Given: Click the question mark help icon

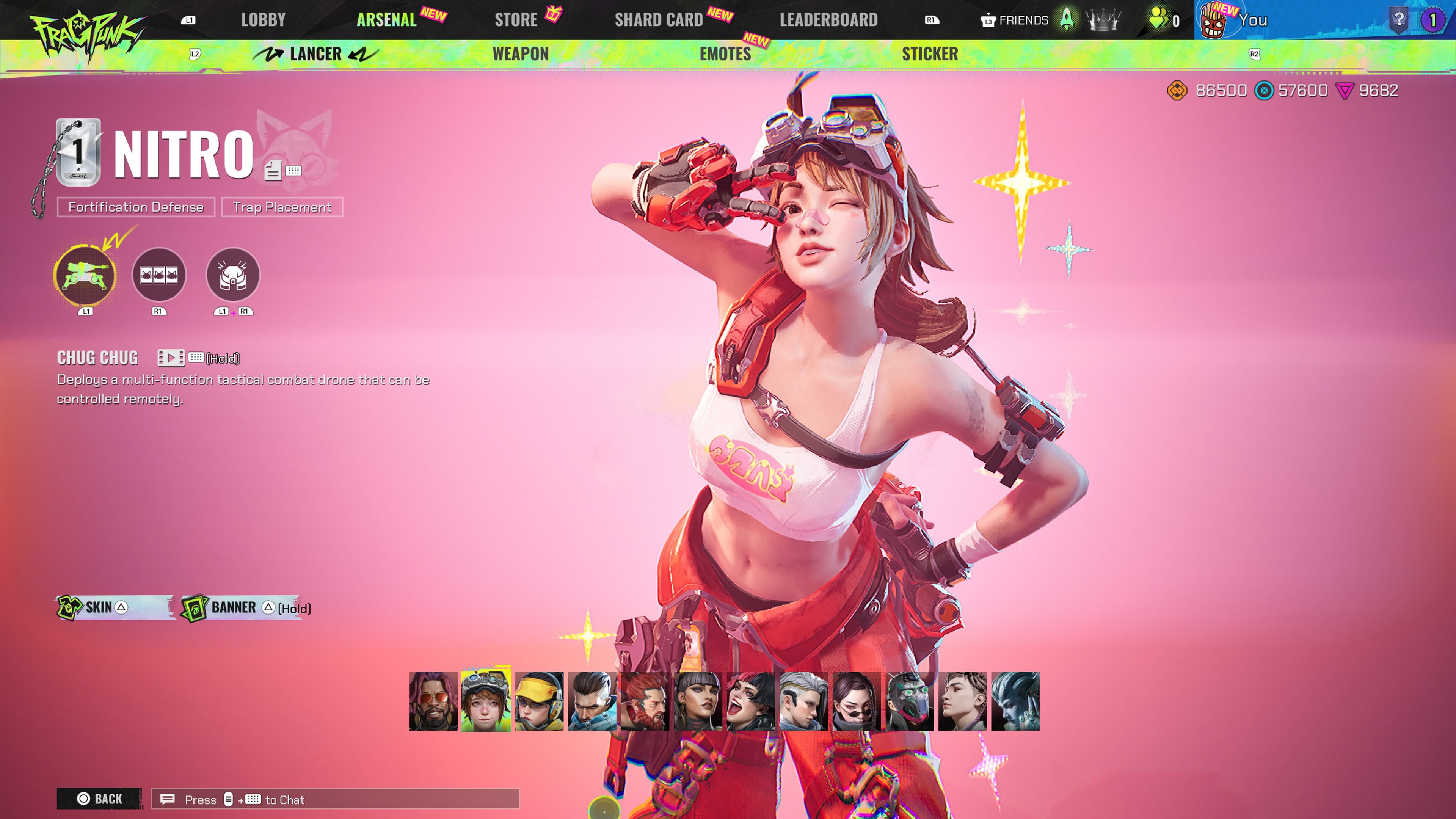Looking at the screenshot, I should 1398,19.
